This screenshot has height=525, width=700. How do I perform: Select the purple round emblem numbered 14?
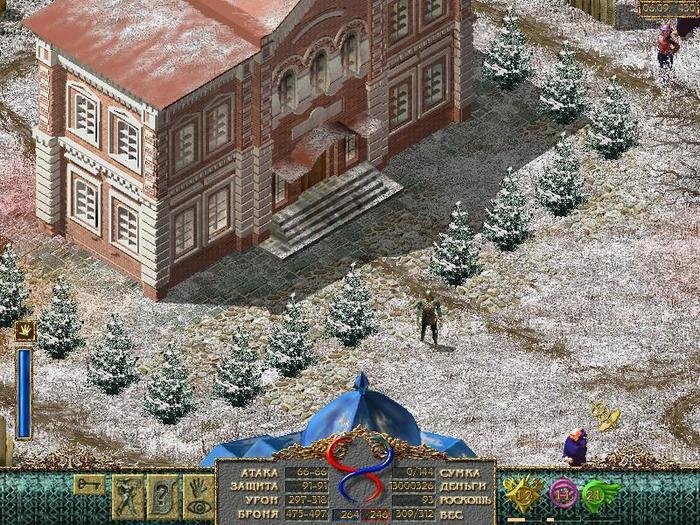click(x=563, y=495)
